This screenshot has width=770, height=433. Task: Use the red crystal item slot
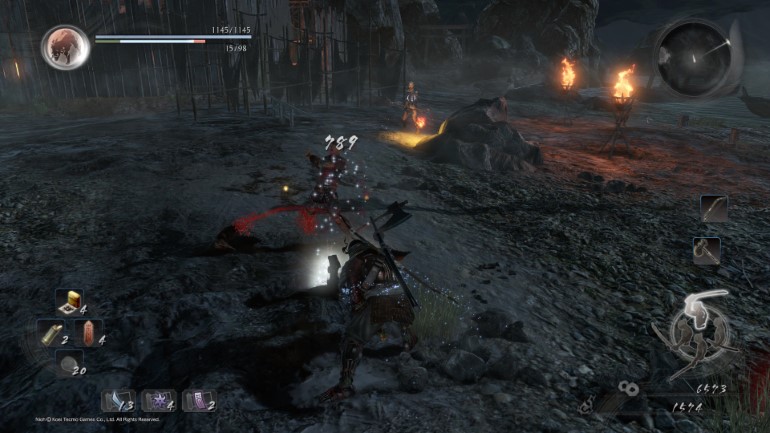point(90,332)
